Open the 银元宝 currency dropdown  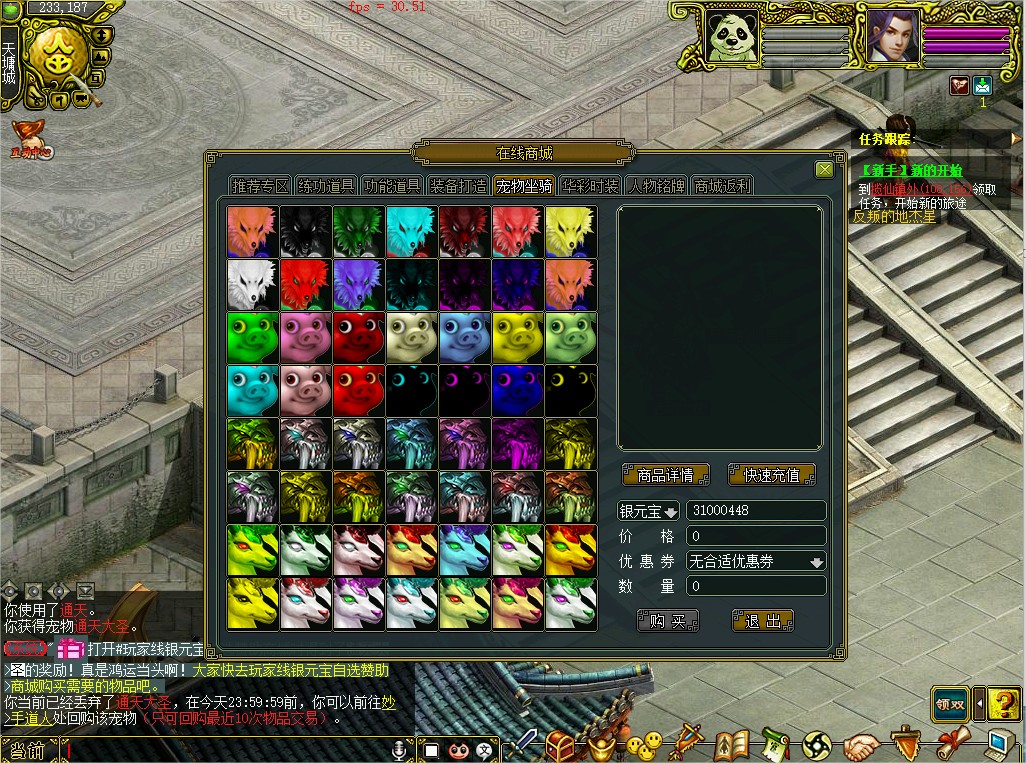(x=648, y=511)
